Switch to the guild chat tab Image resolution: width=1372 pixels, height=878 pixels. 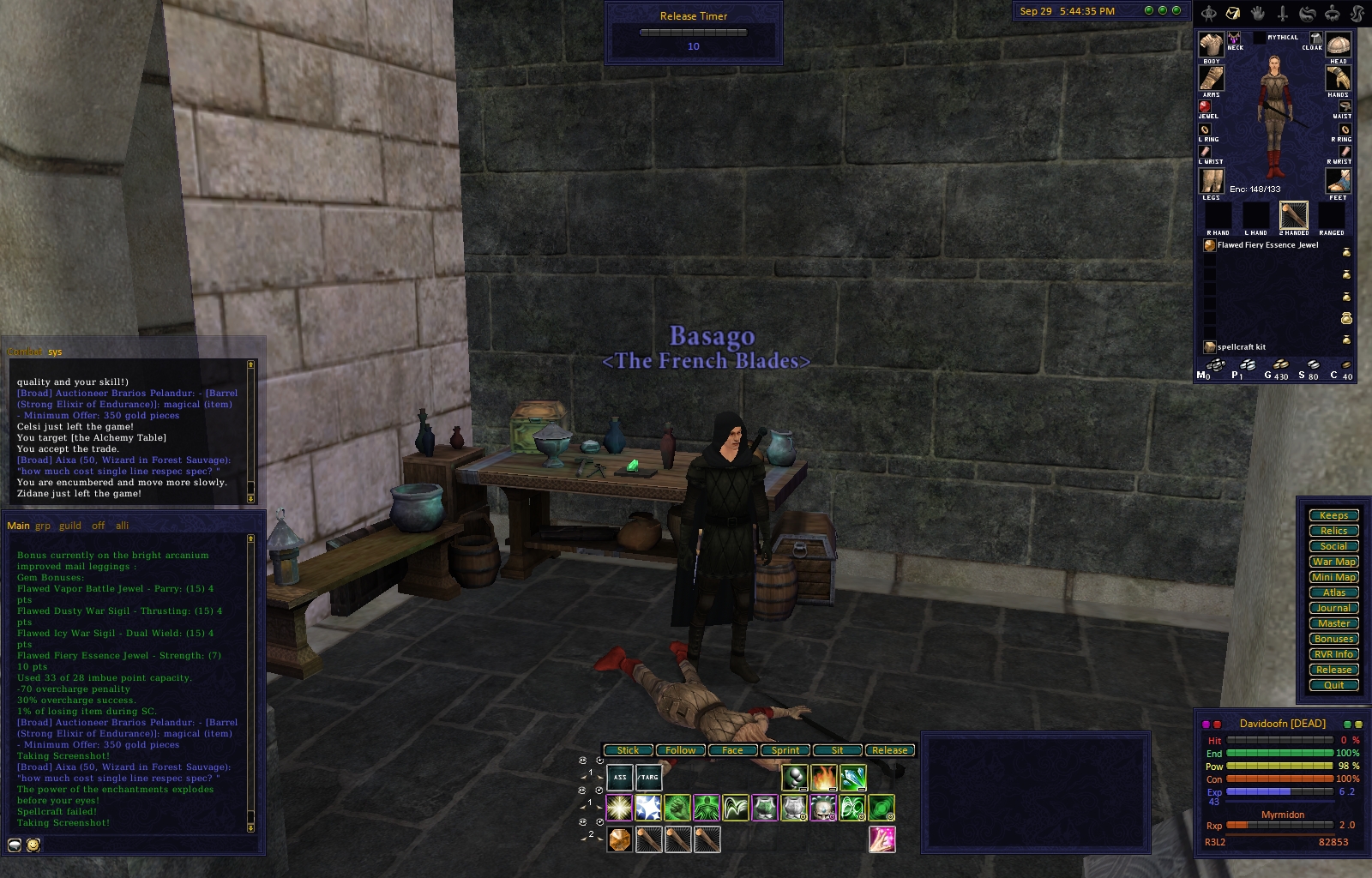click(x=70, y=526)
